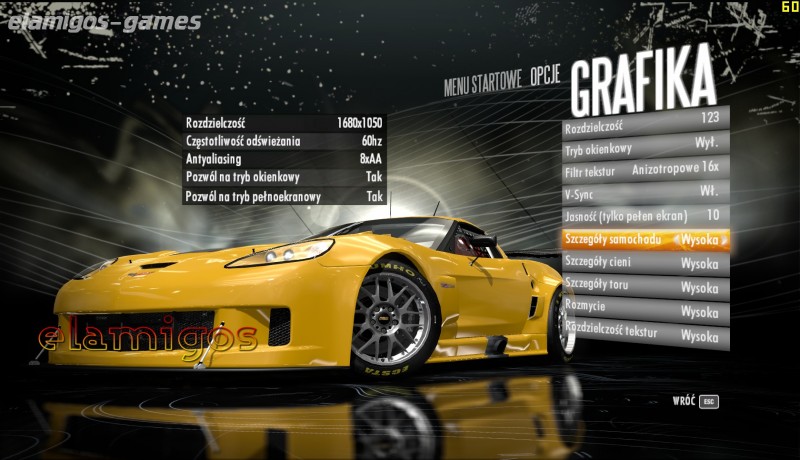Pick the Szczegóły toru option
This screenshot has height=460, width=800.
645,288
